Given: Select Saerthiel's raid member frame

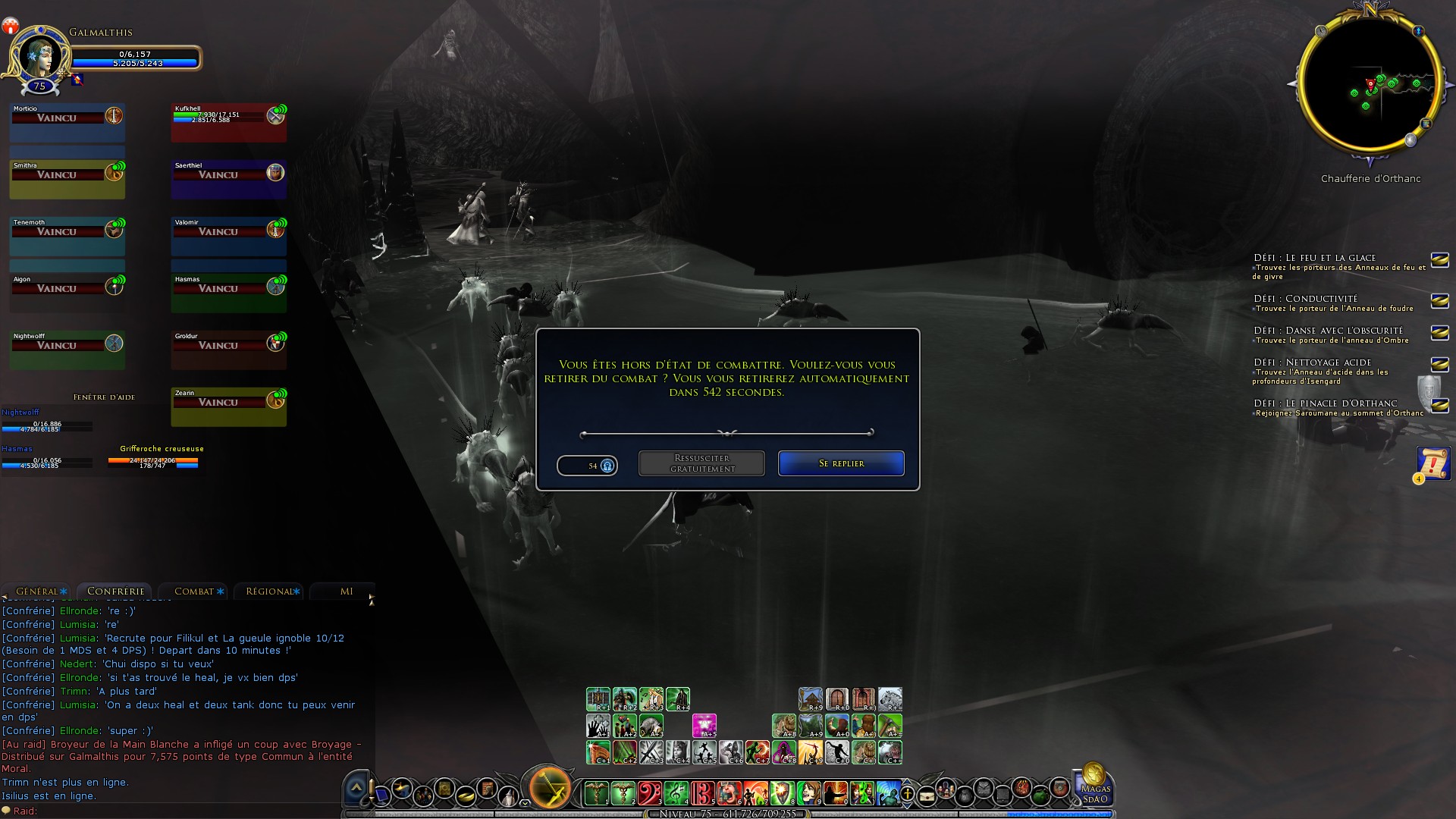Looking at the screenshot, I should click(228, 180).
